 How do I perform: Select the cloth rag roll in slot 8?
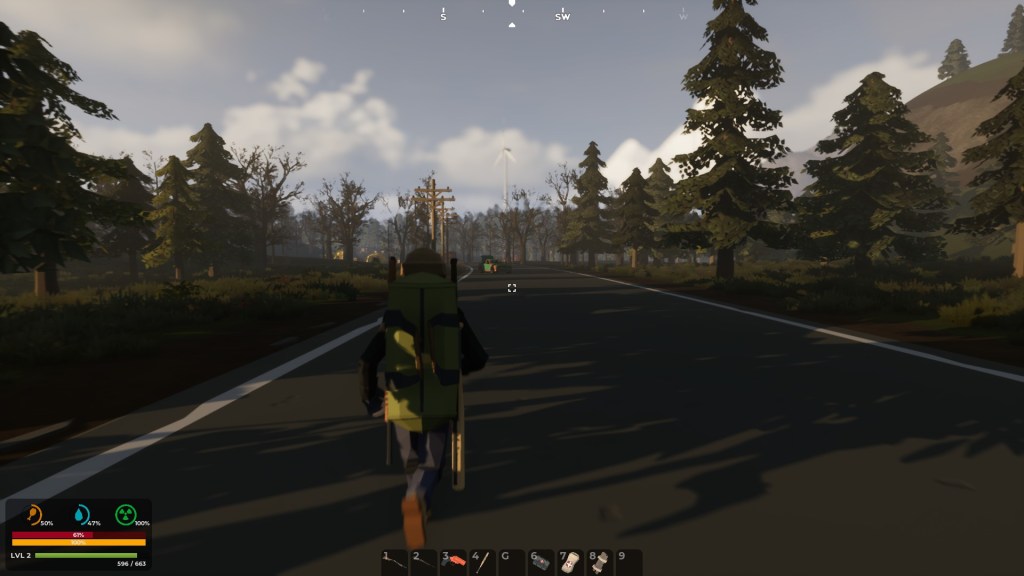(x=599, y=562)
